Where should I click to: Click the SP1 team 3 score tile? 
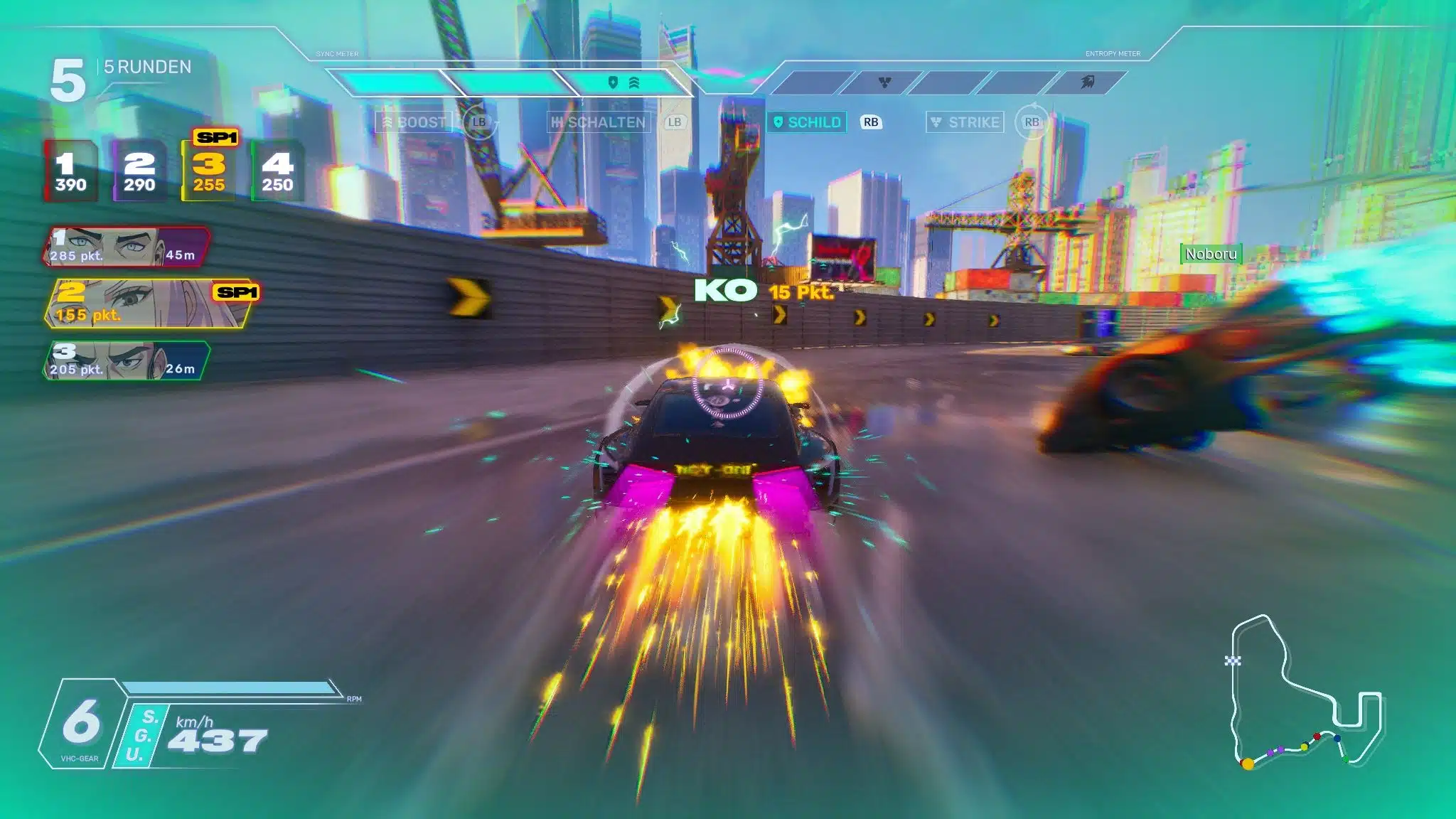[x=208, y=171]
